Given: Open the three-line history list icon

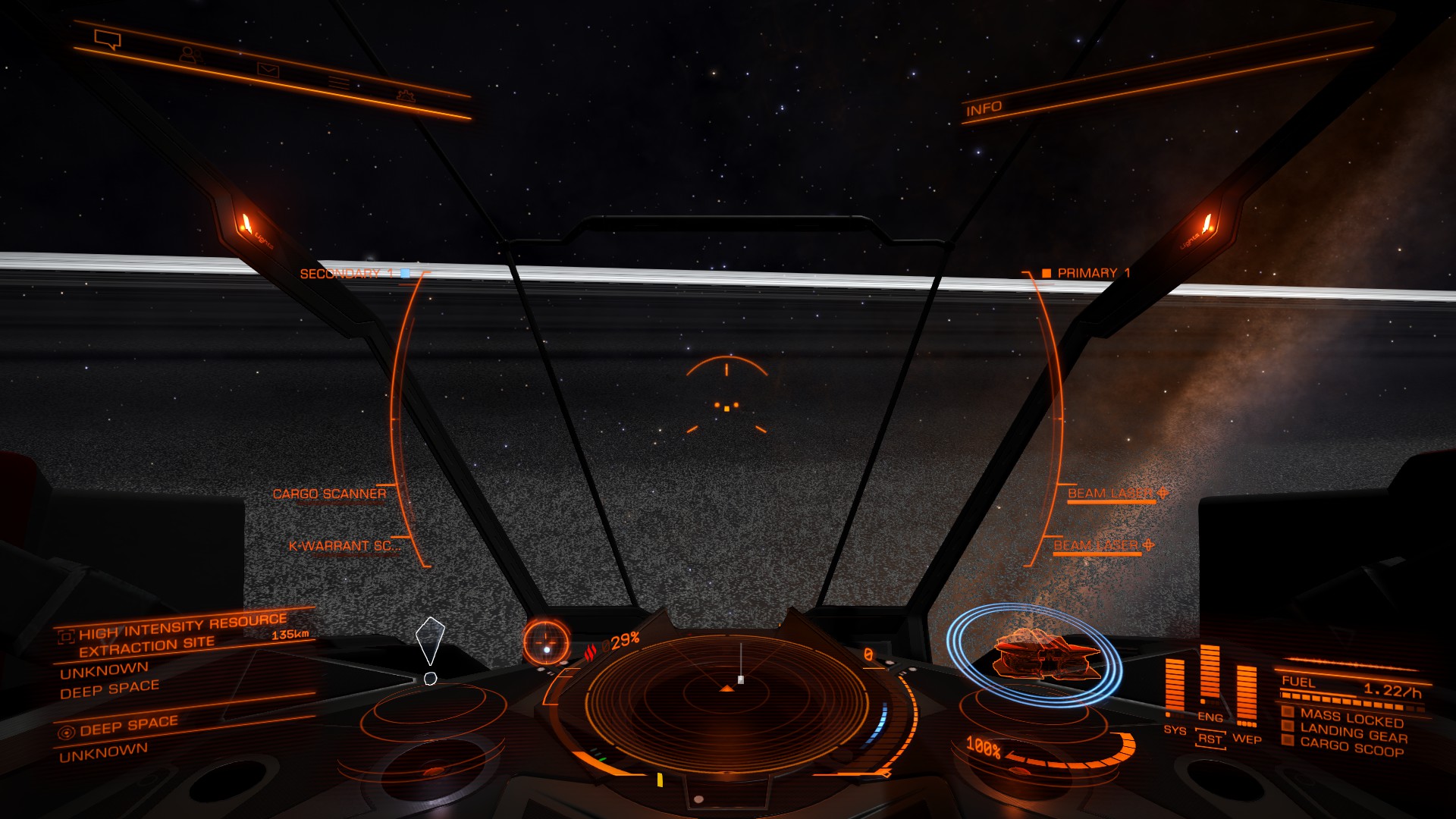Looking at the screenshot, I should click(x=338, y=83).
